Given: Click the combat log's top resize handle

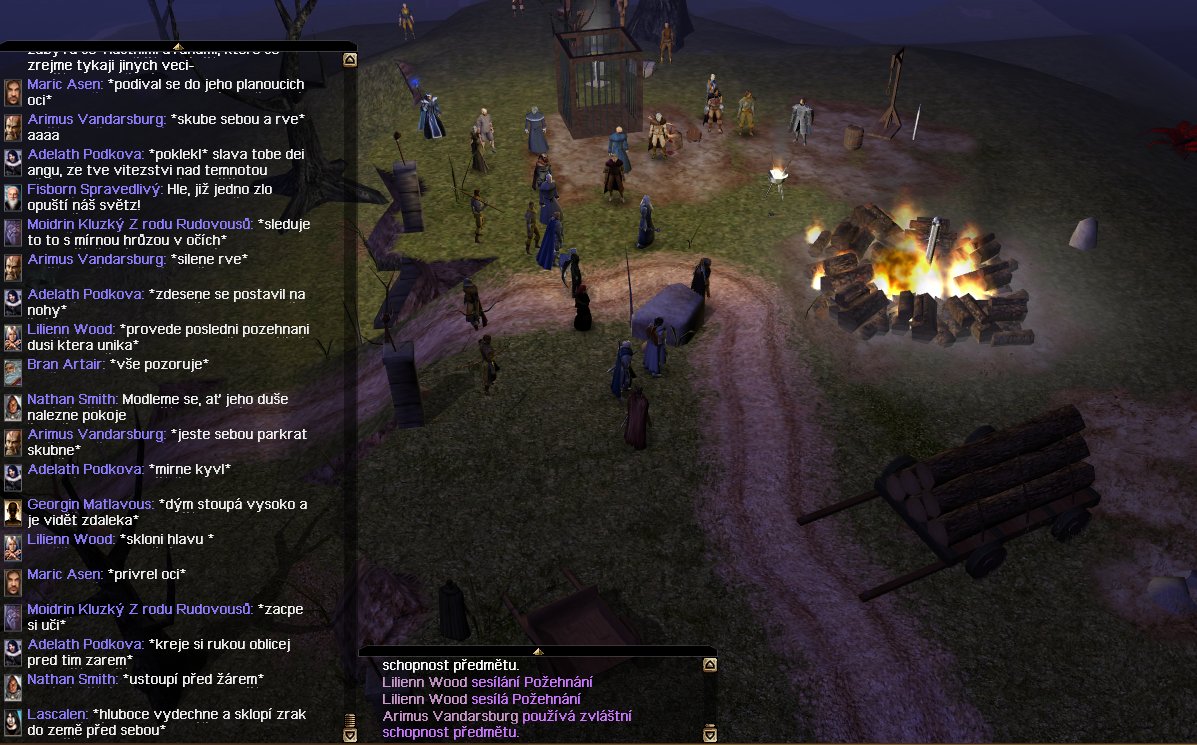Looking at the screenshot, I should pyautogui.click(x=537, y=652).
